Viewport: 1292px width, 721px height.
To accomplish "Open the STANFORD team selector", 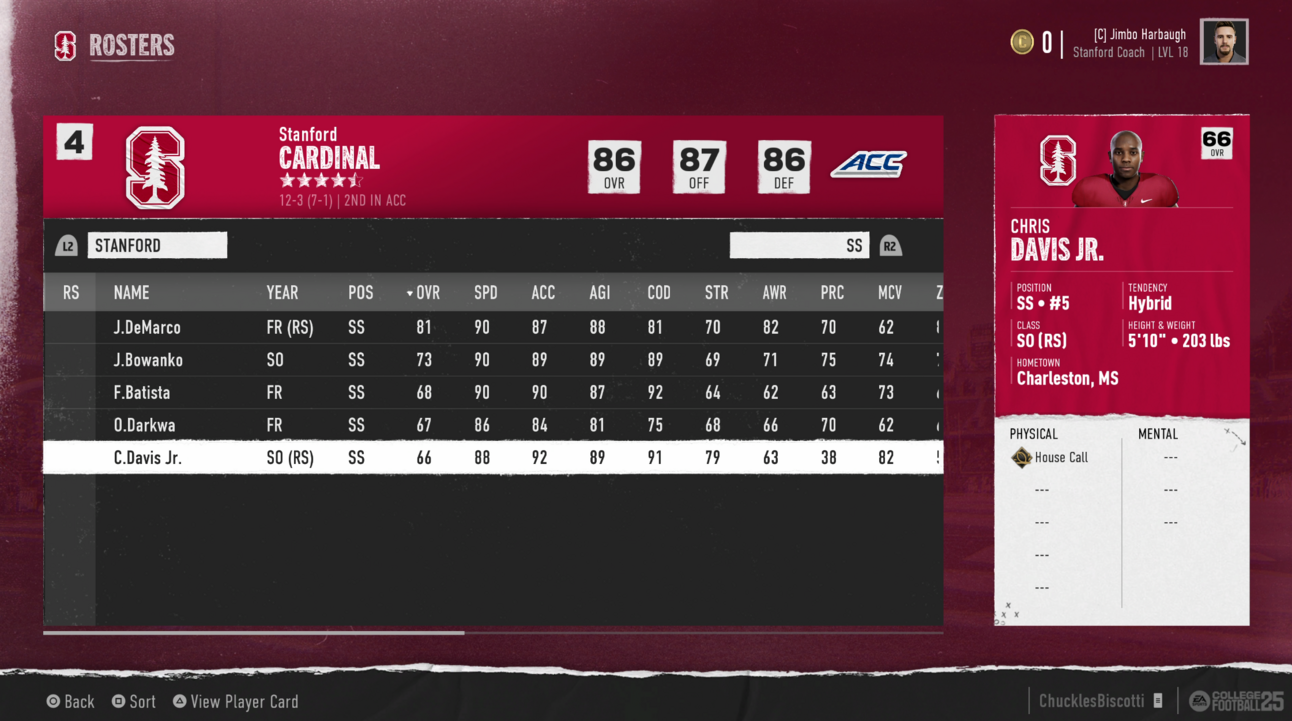I will tap(157, 245).
